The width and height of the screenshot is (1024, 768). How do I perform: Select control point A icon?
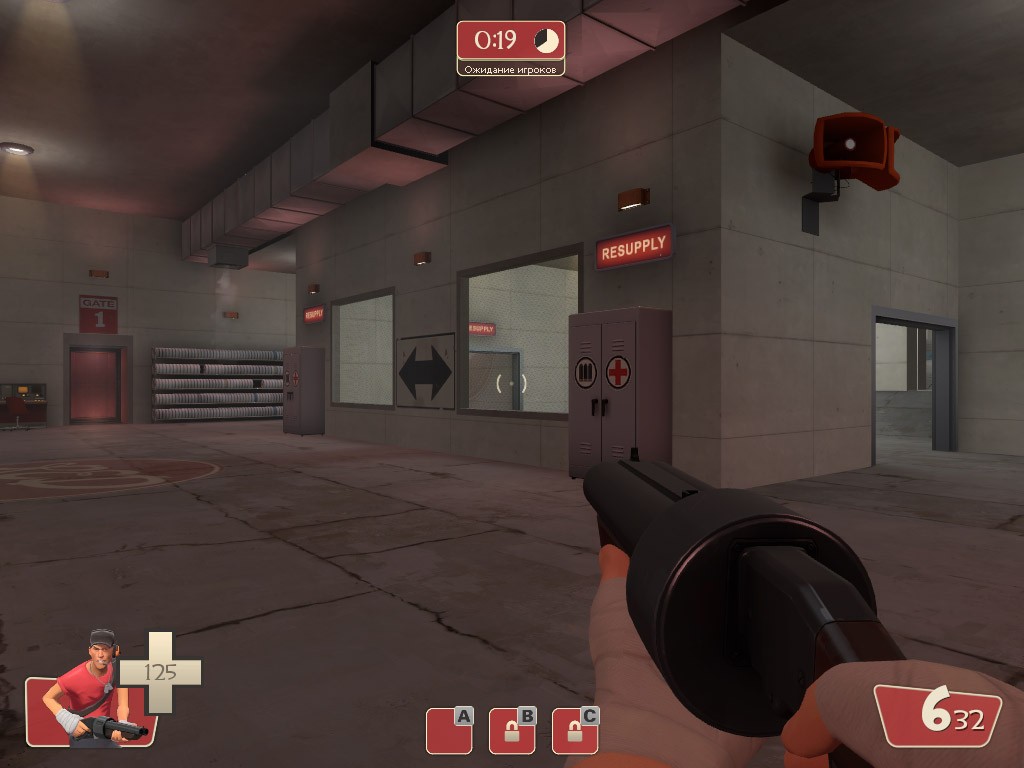(448, 730)
